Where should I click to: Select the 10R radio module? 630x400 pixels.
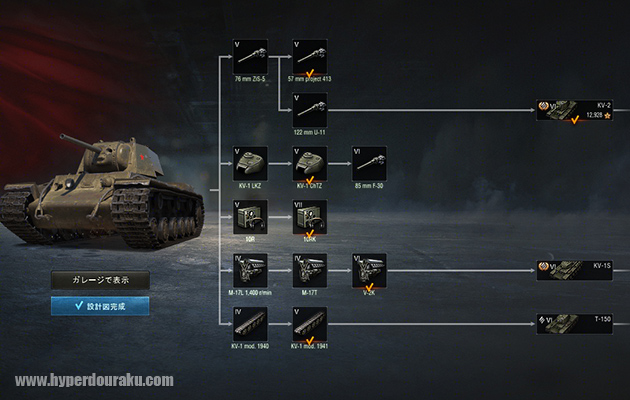coord(250,217)
